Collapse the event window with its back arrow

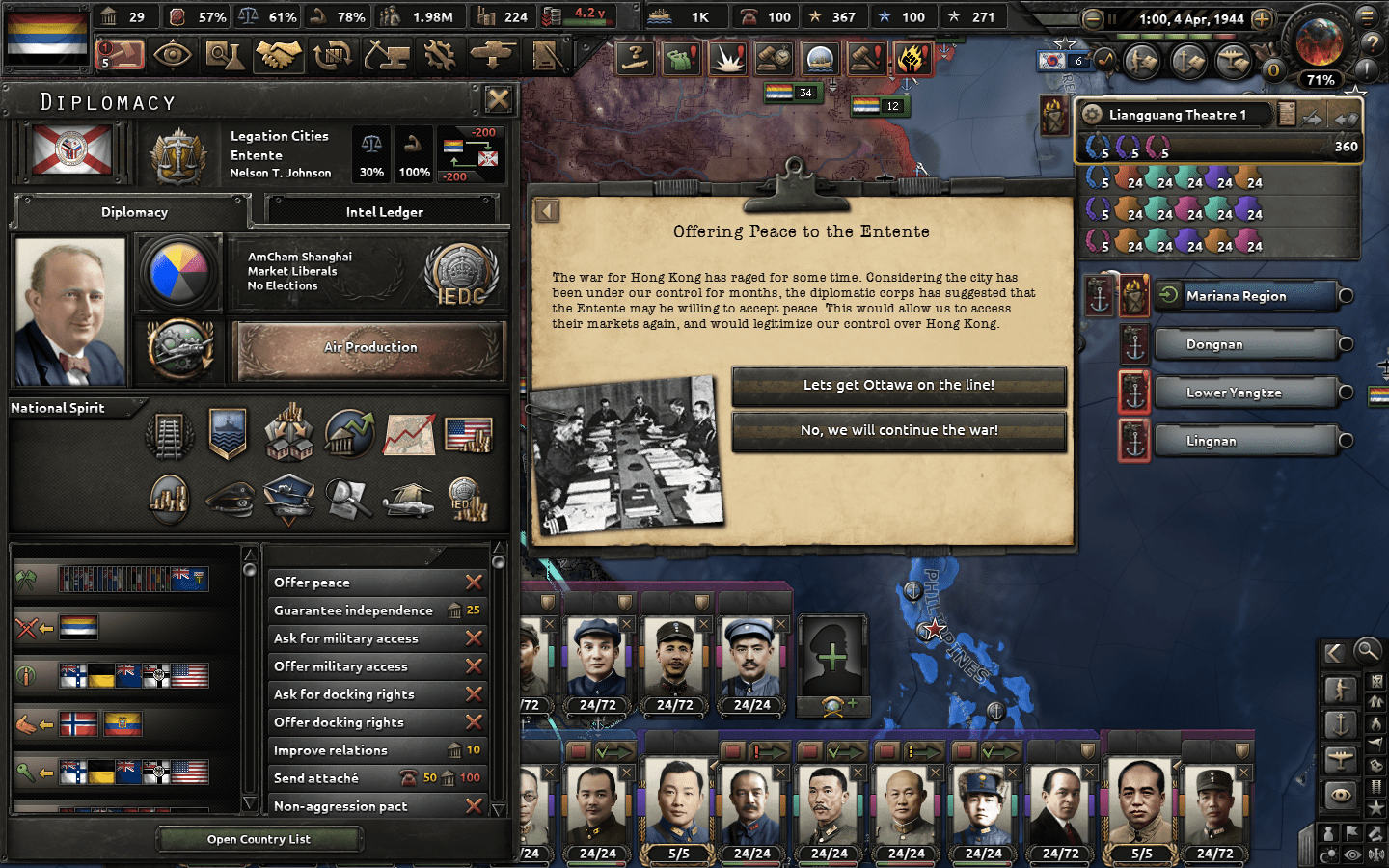547,210
